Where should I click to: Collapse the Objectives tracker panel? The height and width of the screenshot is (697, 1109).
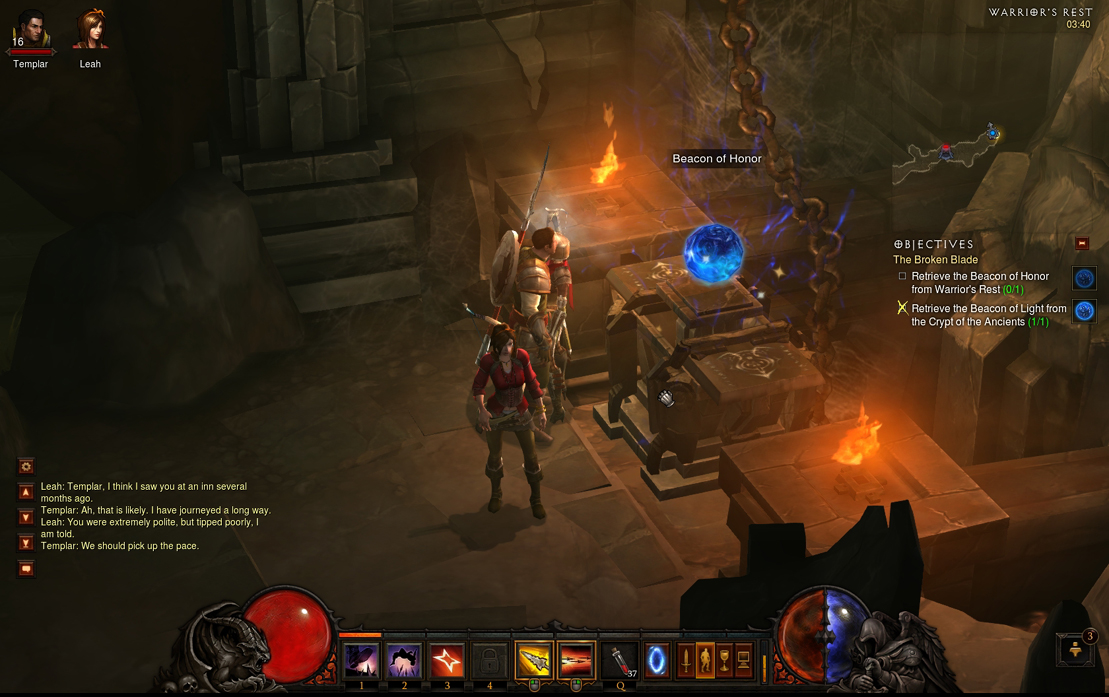(1081, 243)
